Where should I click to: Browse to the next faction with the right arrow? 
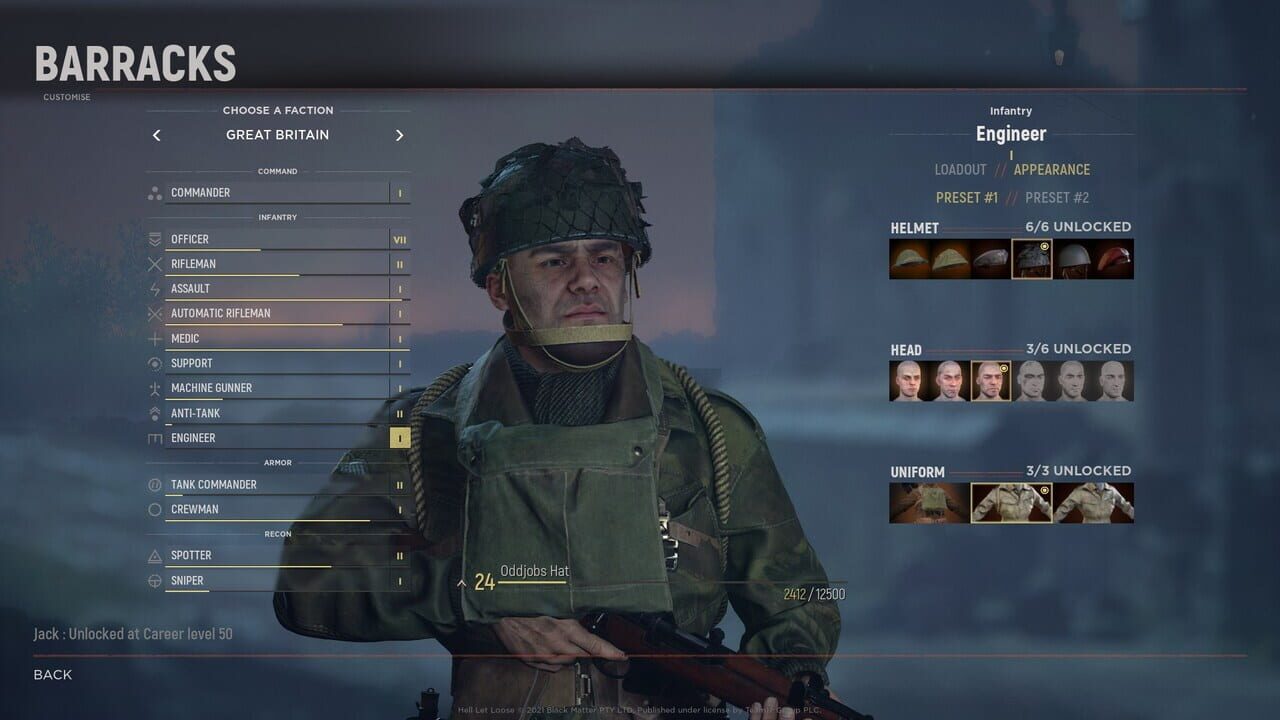click(399, 134)
